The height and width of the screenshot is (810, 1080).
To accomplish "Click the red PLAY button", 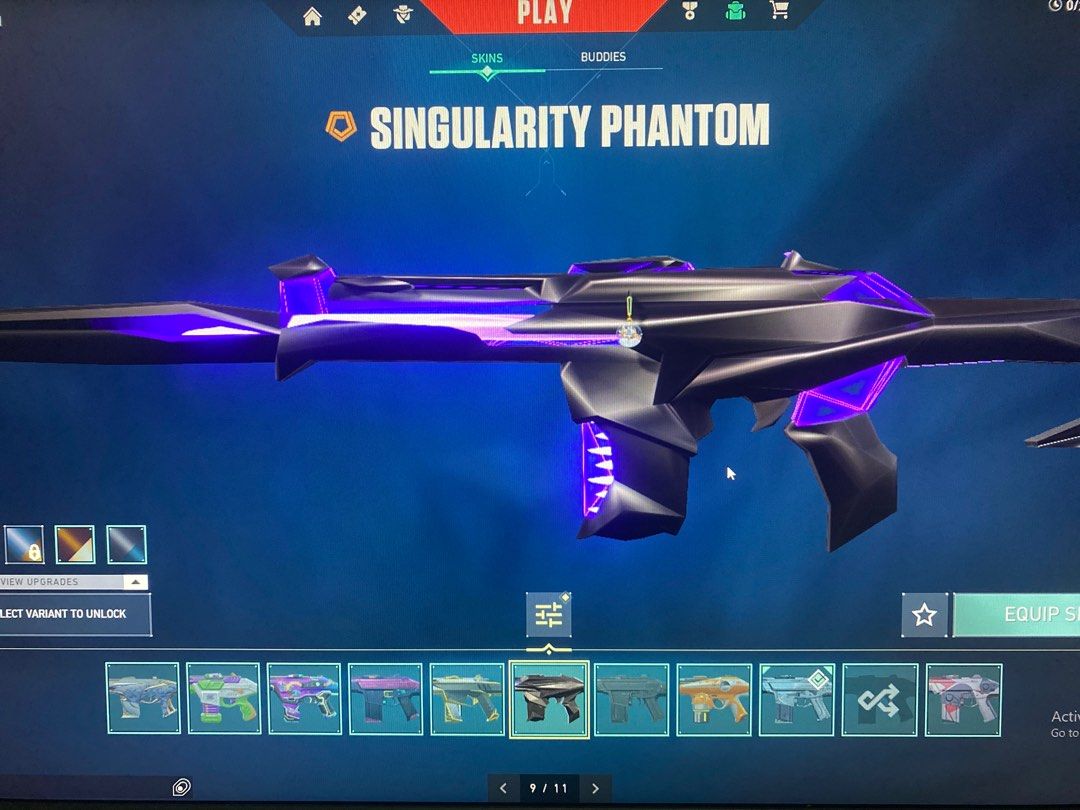I will pyautogui.click(x=545, y=14).
